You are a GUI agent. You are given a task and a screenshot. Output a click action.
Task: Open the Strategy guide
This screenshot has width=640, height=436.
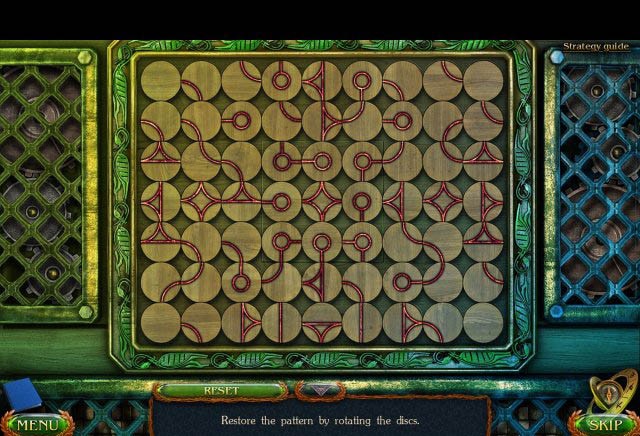coord(597,46)
